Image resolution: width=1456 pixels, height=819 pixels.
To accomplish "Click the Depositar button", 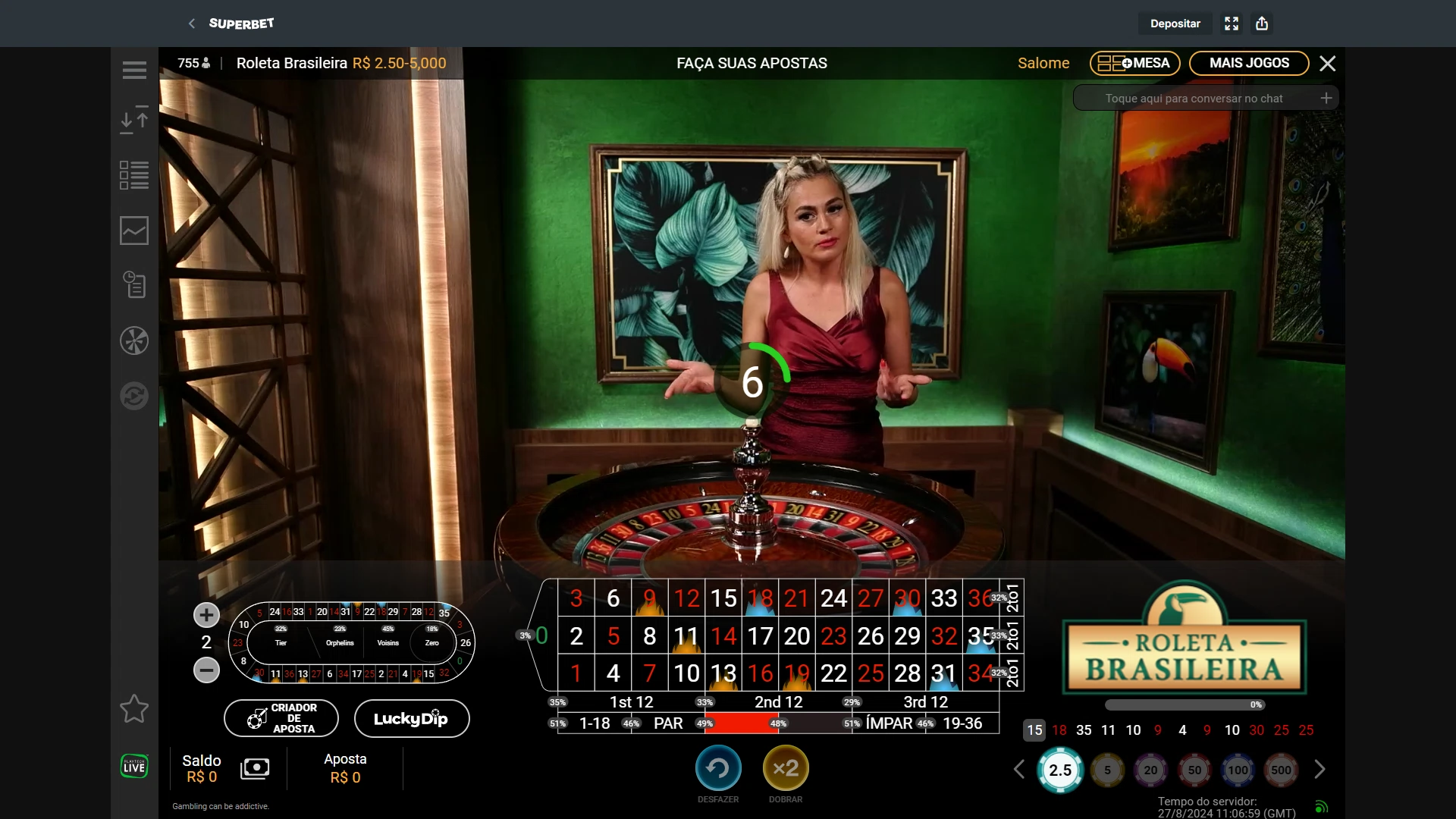I will click(1175, 24).
